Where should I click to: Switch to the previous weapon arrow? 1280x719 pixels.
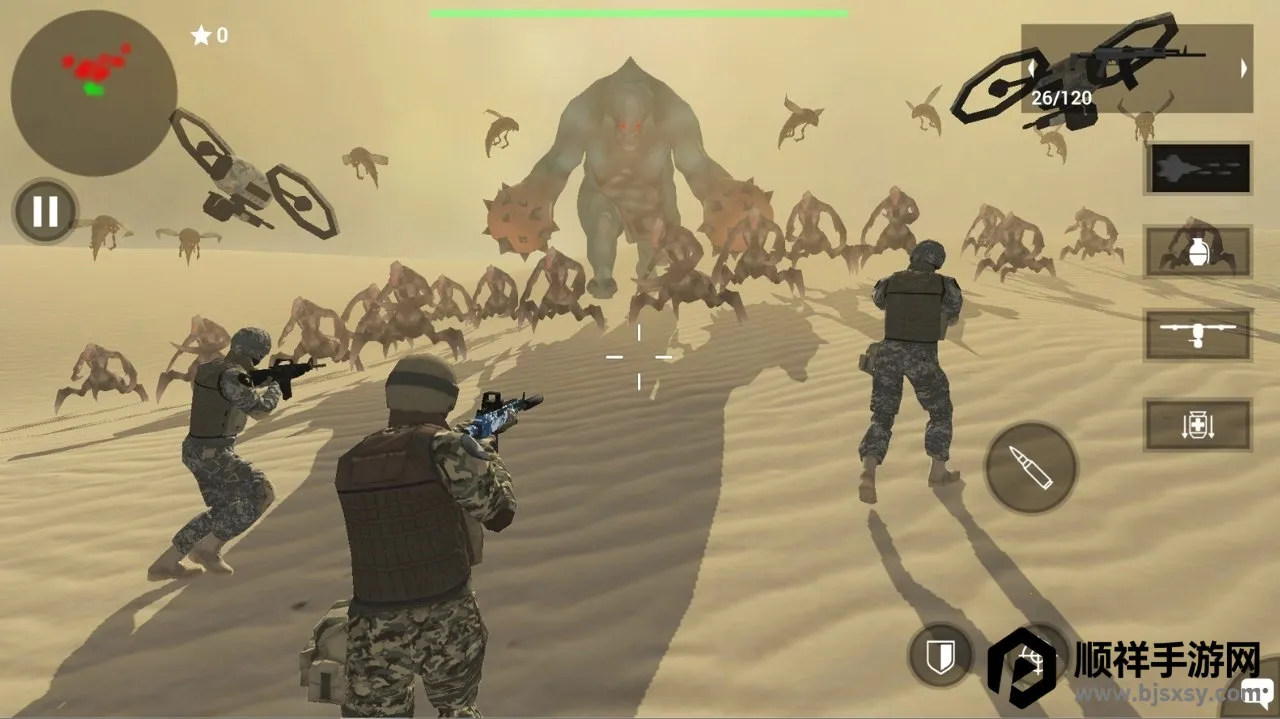pos(1032,68)
